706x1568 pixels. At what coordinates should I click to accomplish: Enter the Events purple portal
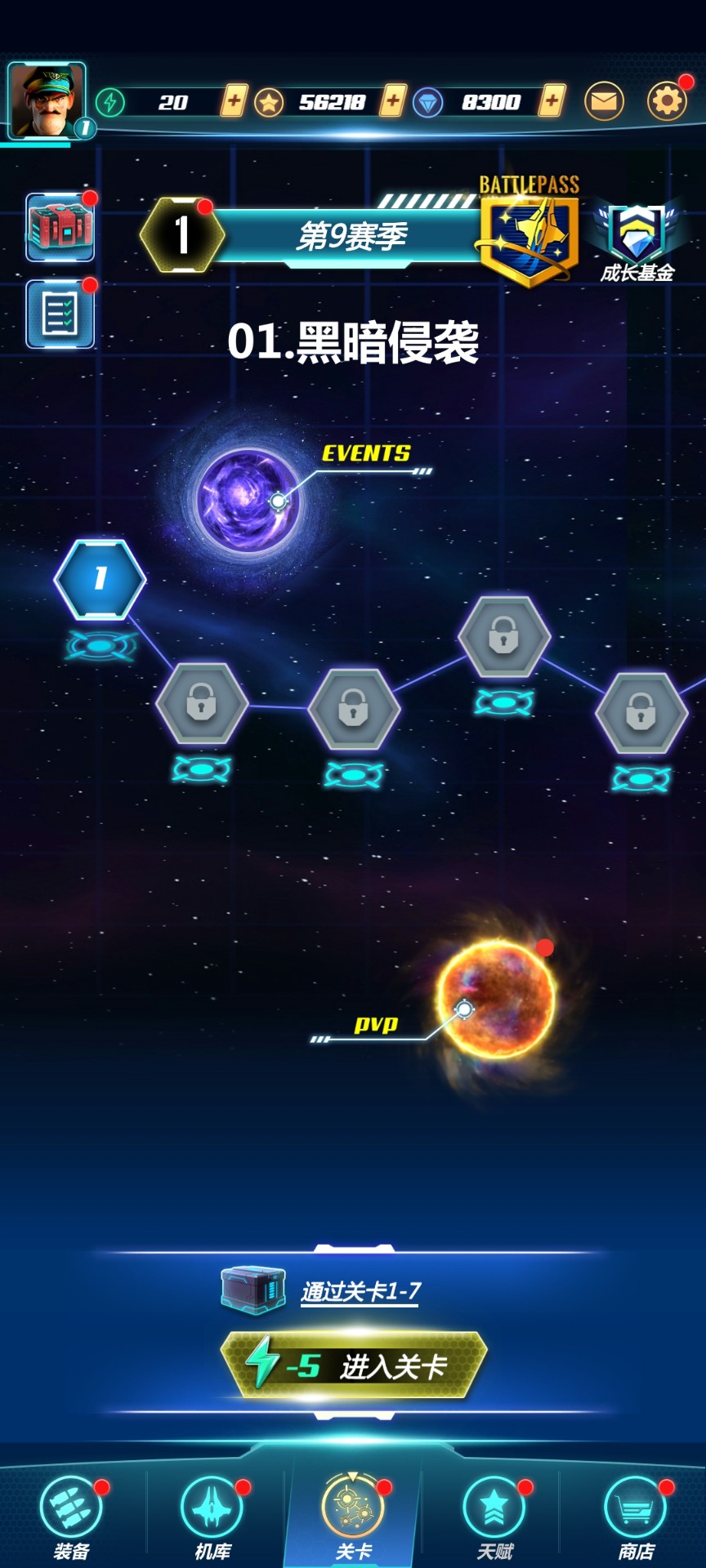coord(248,500)
